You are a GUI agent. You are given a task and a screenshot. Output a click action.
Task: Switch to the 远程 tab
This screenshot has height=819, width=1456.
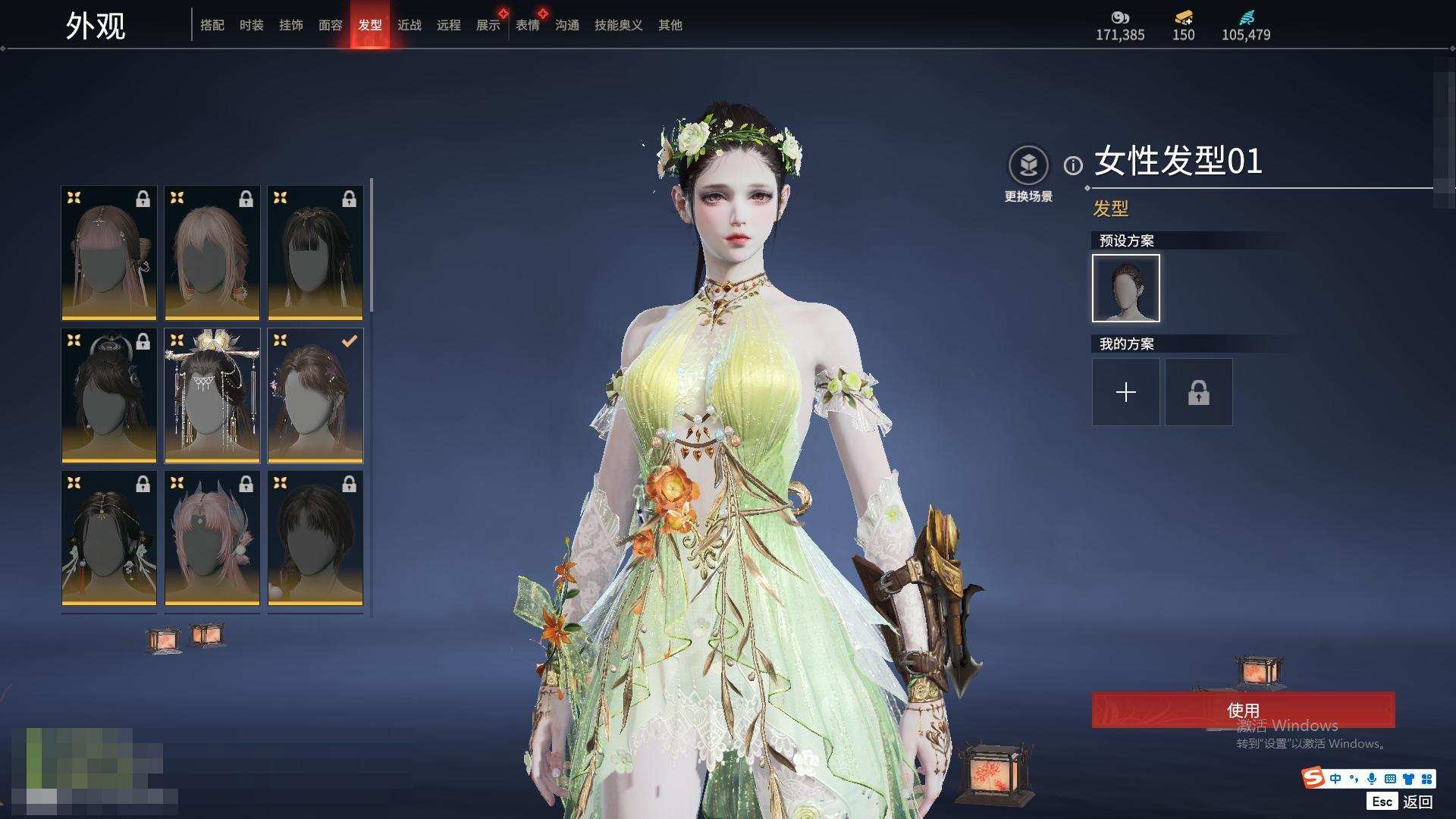[448, 25]
